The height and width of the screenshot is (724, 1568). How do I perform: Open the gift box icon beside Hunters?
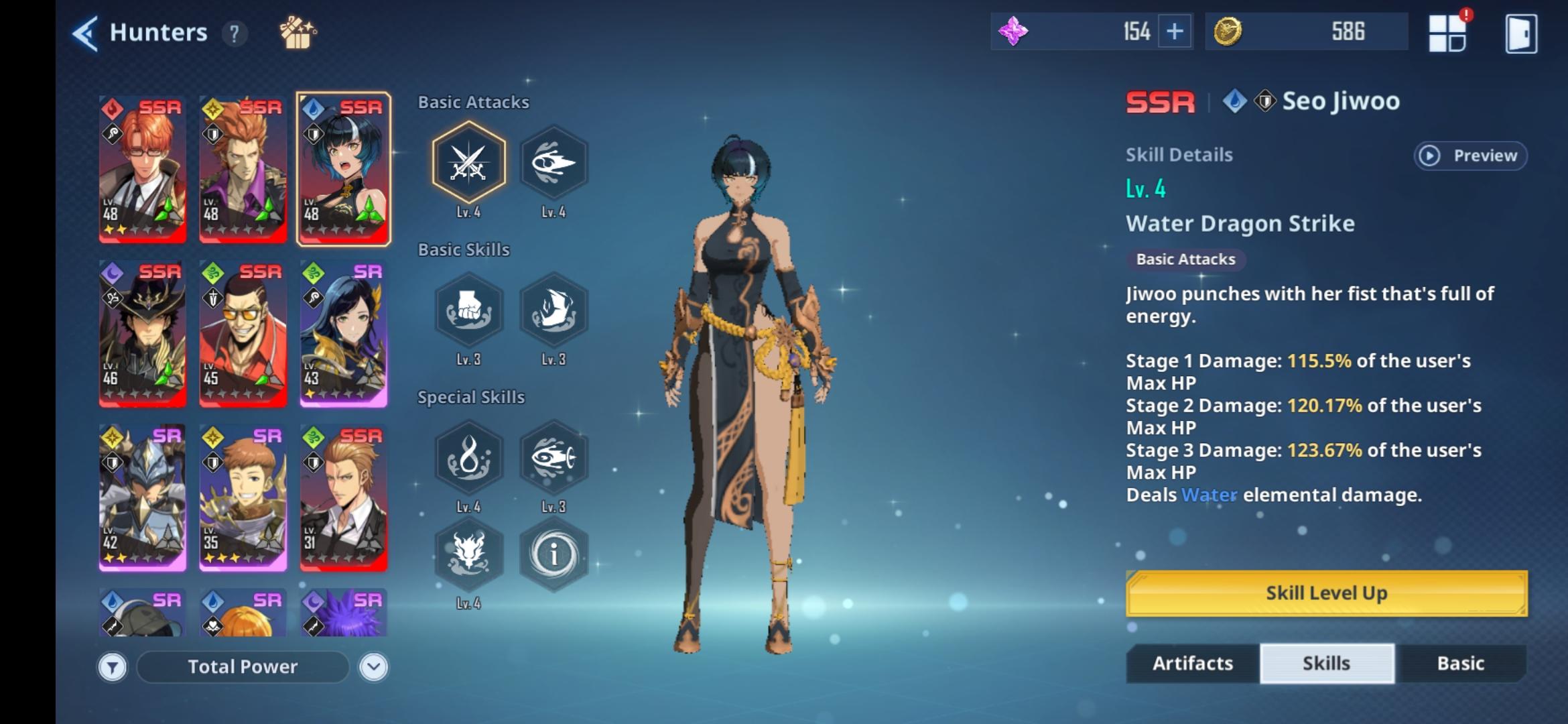click(297, 32)
